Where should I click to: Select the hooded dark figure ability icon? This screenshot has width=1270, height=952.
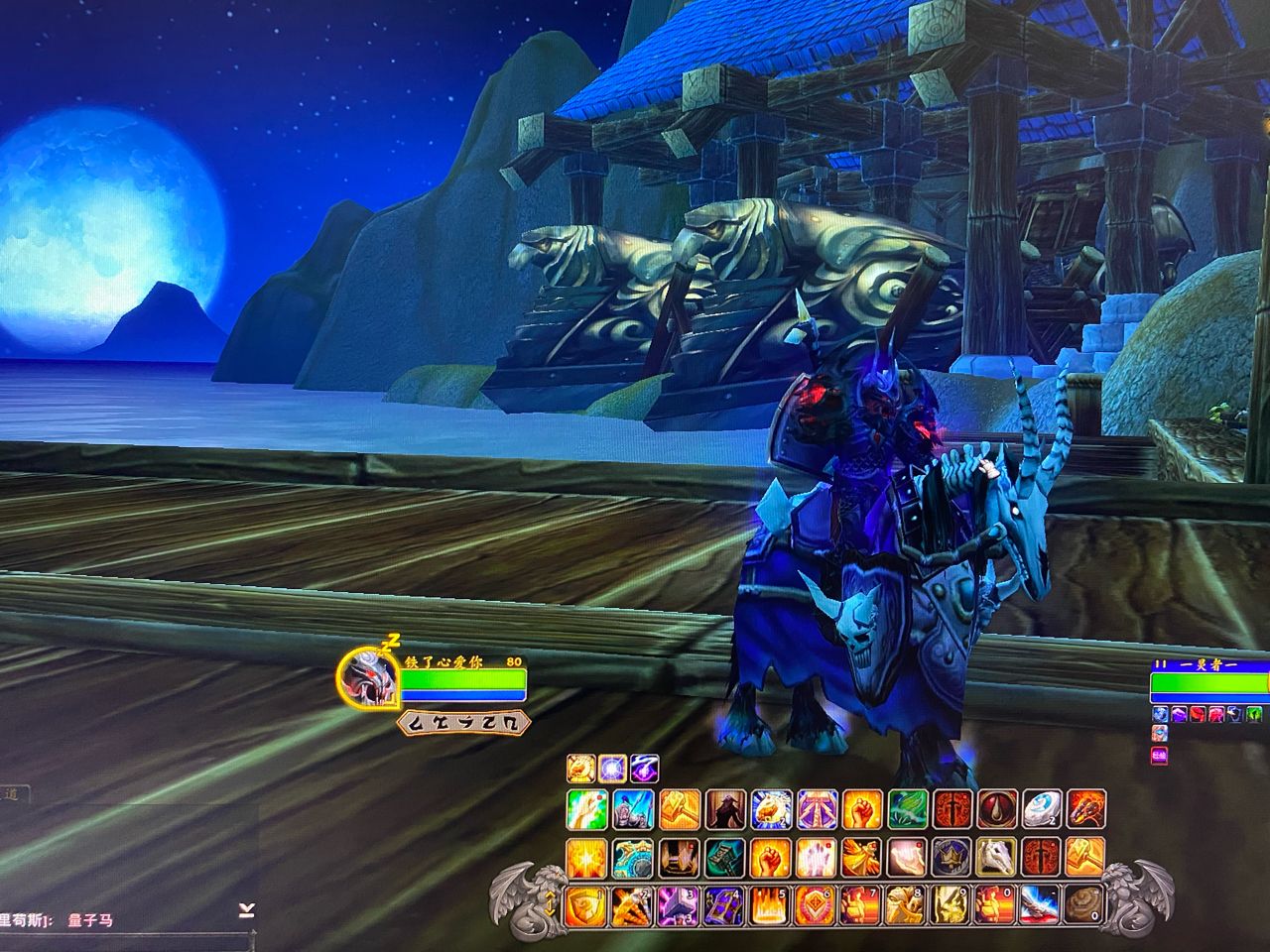pos(725,809)
